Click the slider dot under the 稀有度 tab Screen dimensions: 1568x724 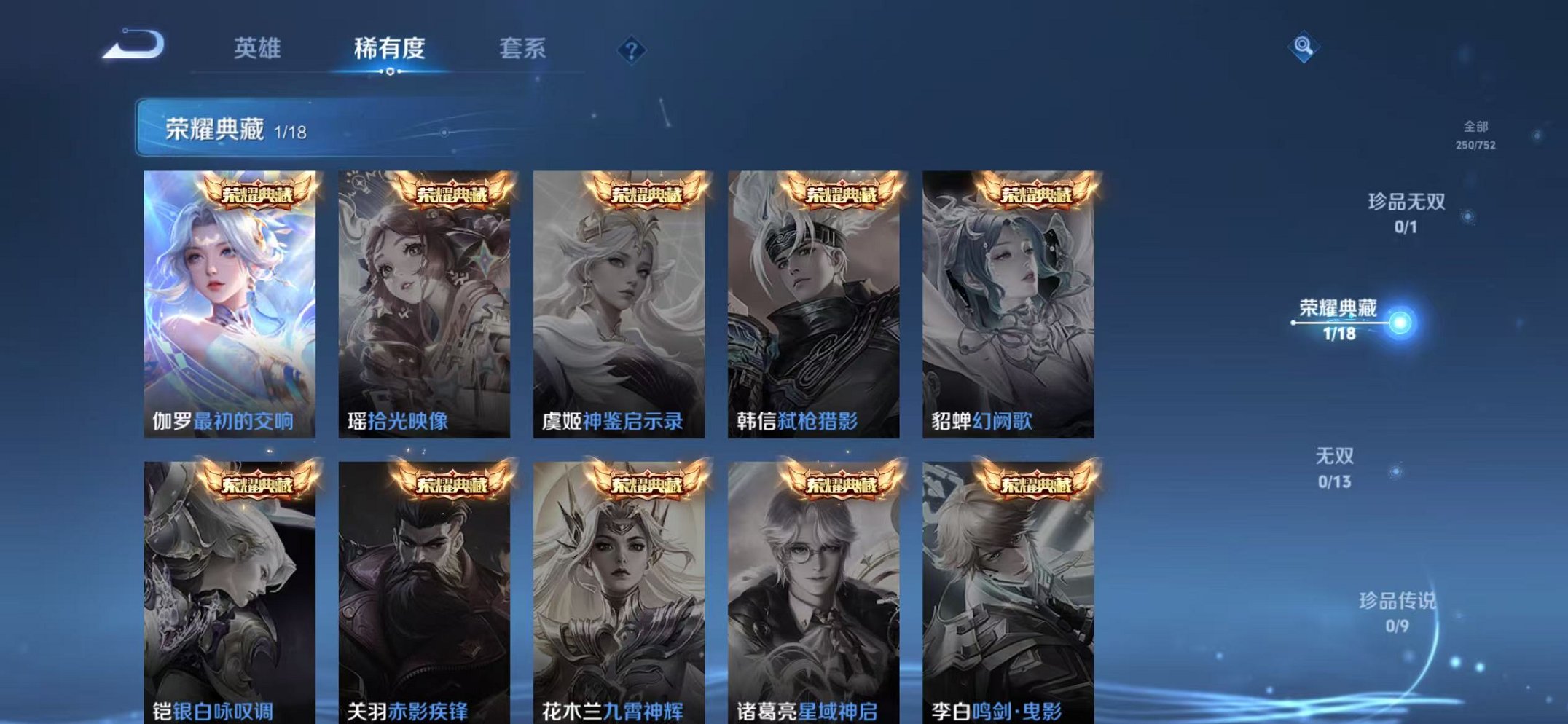[391, 73]
